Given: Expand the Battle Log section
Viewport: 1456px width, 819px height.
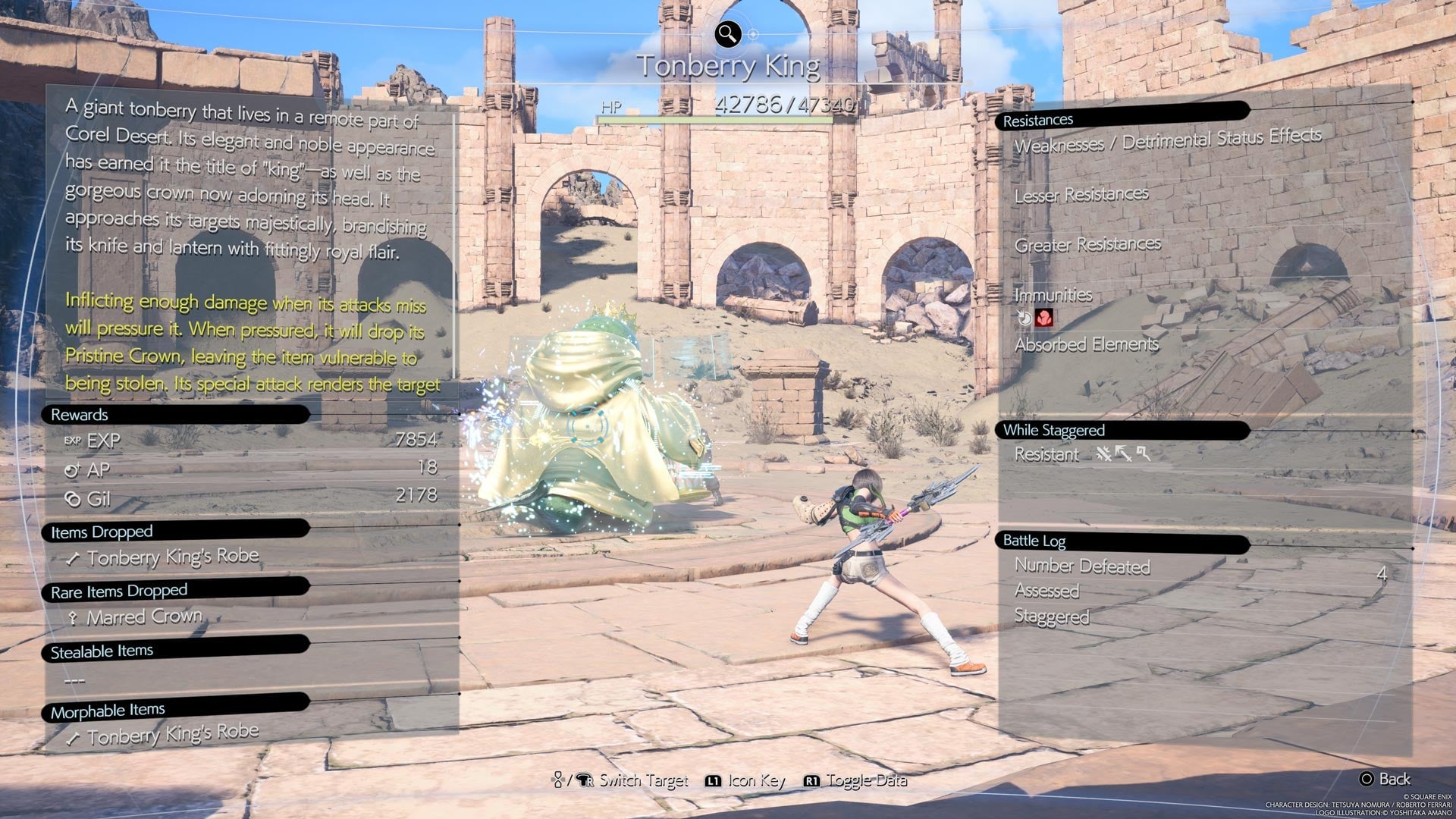Looking at the screenshot, I should (x=1034, y=541).
